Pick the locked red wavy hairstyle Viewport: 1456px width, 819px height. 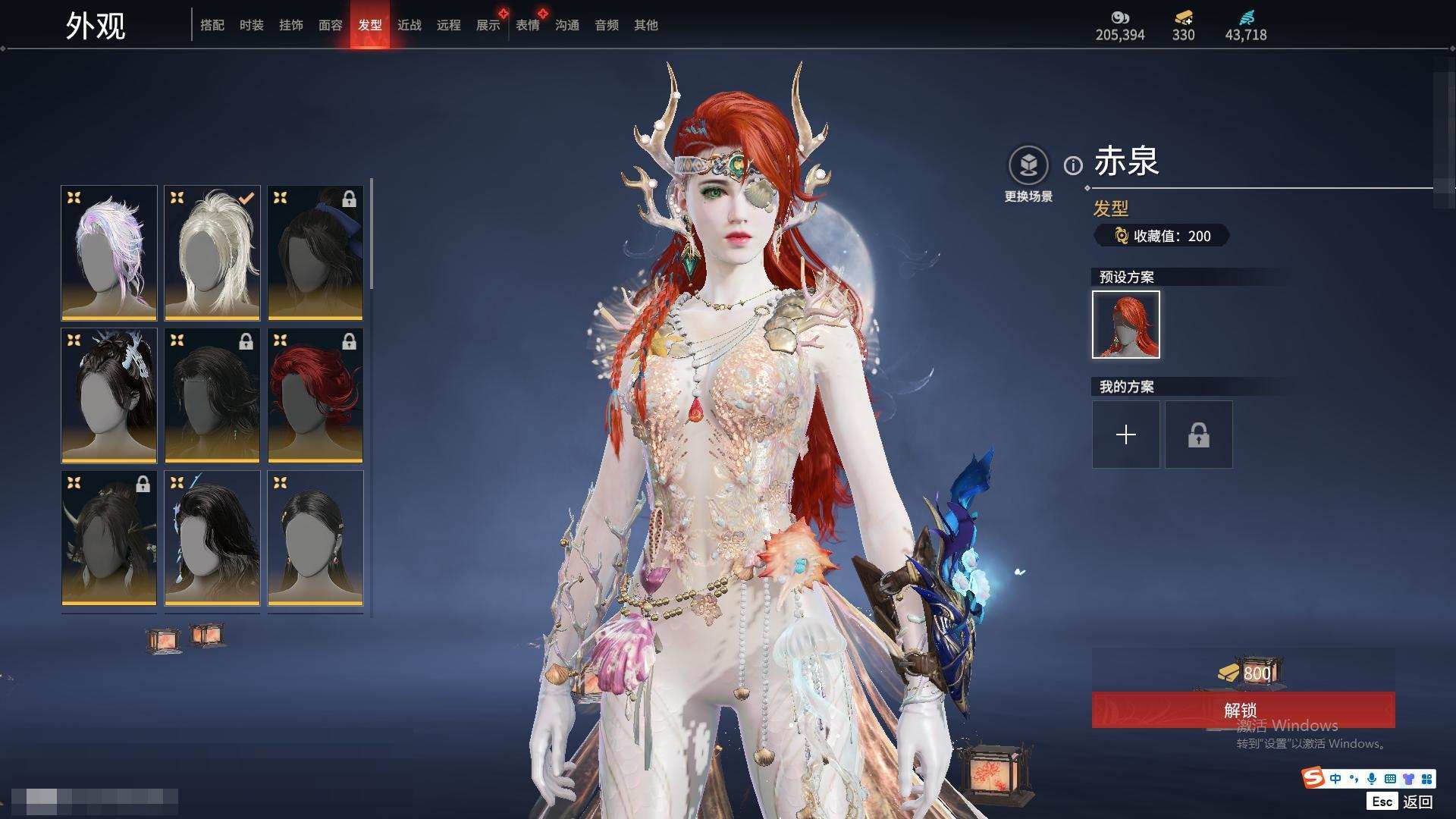point(315,395)
